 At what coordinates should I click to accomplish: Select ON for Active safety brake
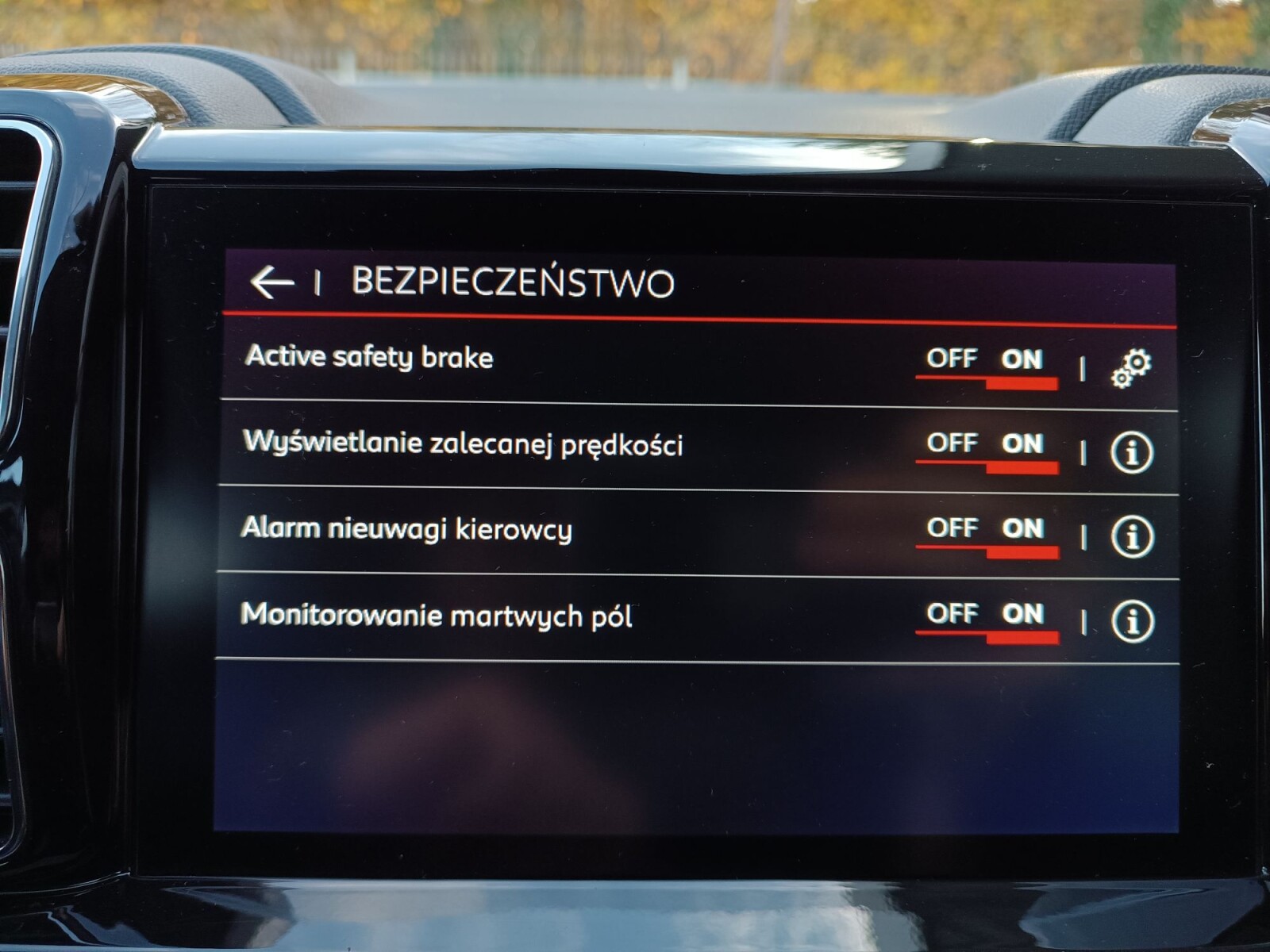(x=1022, y=360)
